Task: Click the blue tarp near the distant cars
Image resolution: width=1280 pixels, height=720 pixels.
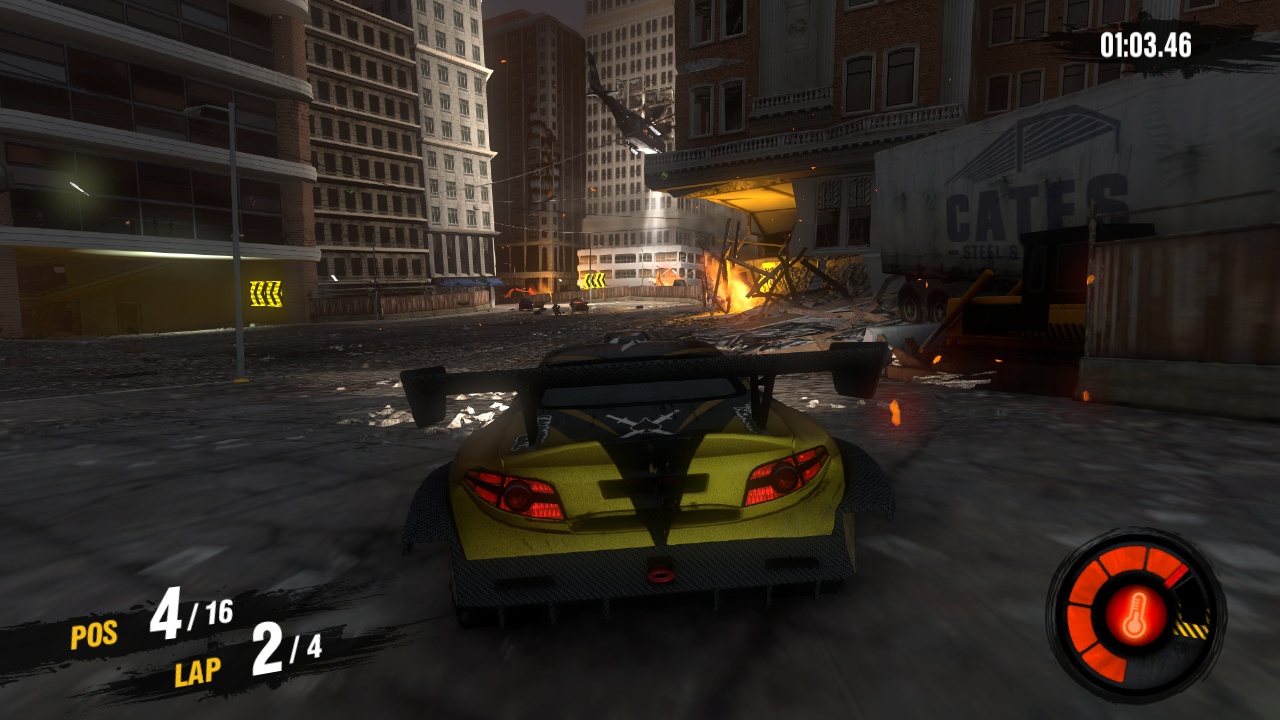Action: 466,282
